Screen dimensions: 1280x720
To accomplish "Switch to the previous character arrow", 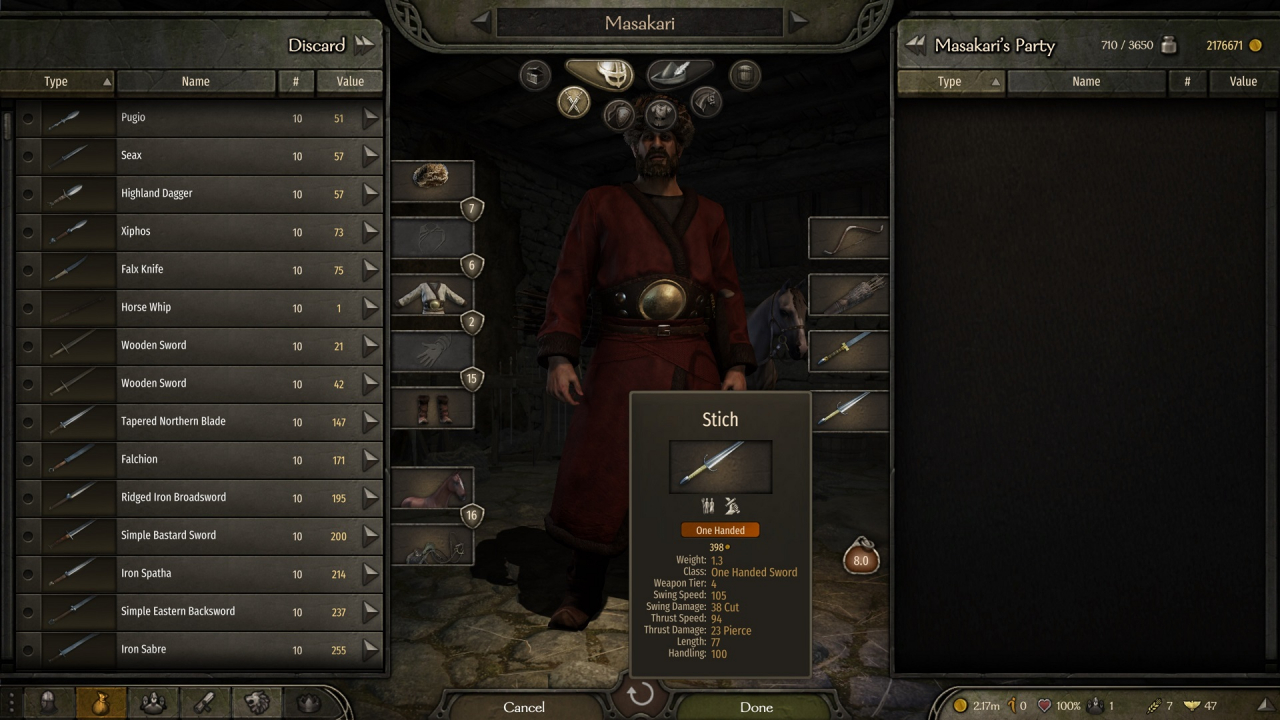I will (x=481, y=22).
